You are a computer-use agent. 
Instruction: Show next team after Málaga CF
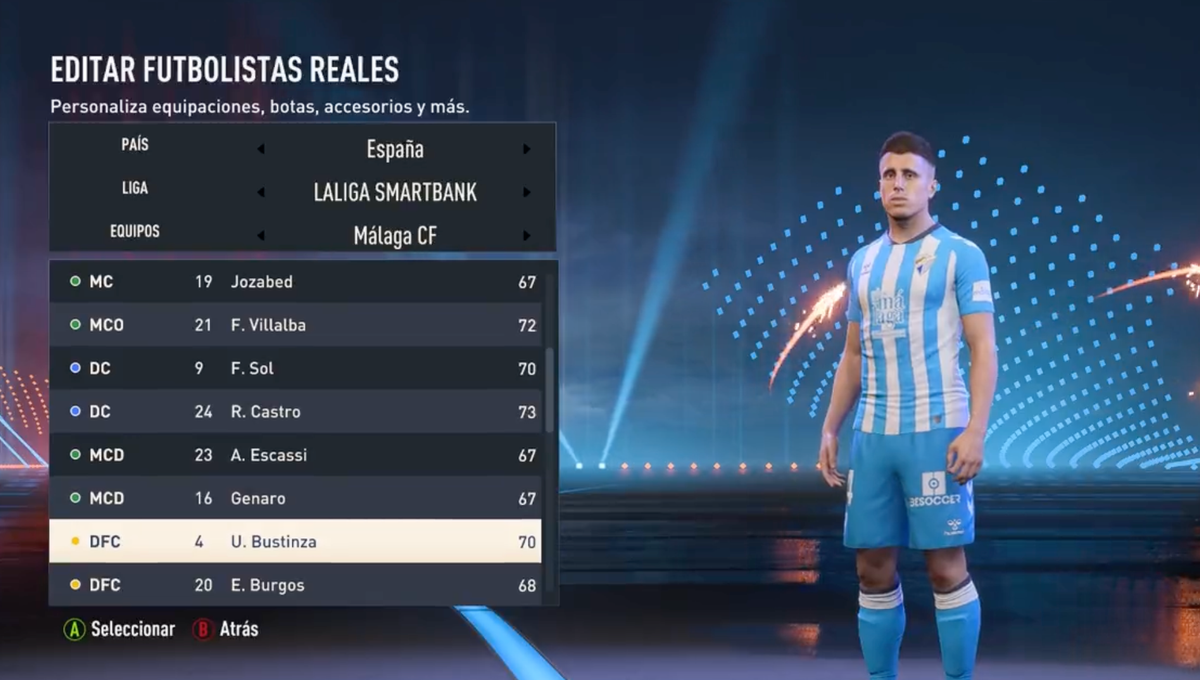tap(527, 236)
